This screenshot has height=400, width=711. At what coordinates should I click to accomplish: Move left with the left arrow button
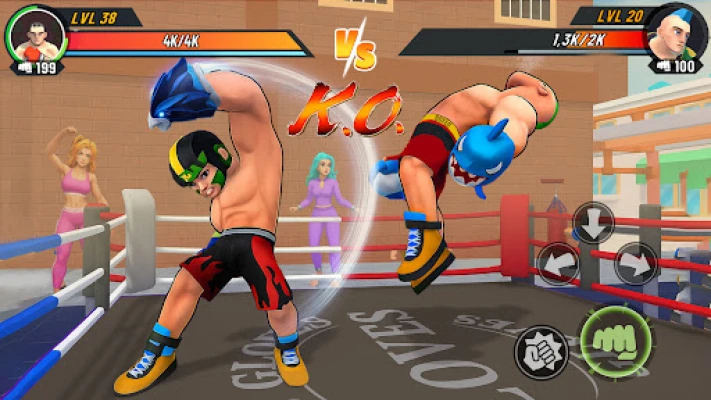(557, 264)
